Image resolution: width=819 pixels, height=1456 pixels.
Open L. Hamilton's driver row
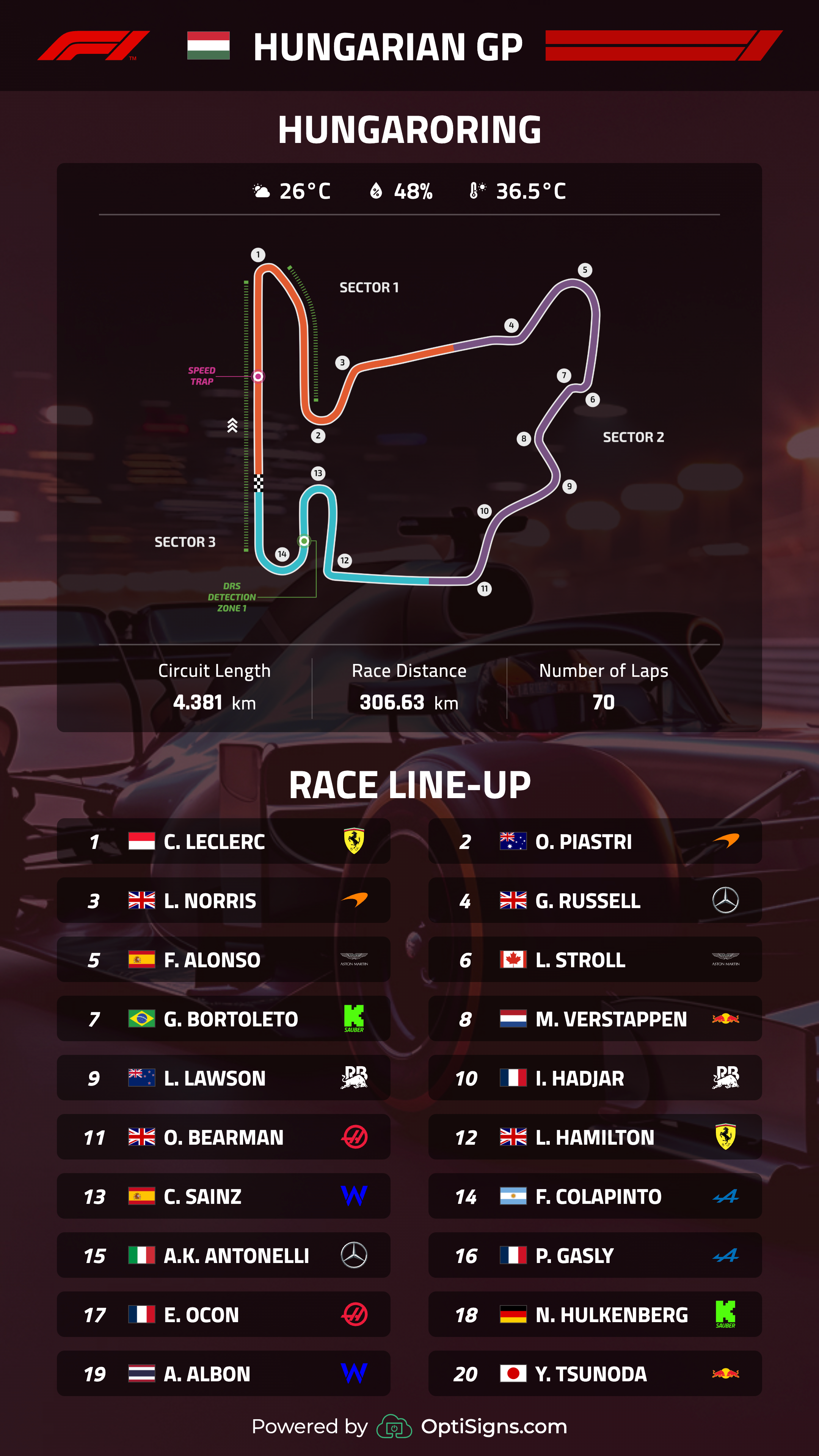pos(595,1137)
